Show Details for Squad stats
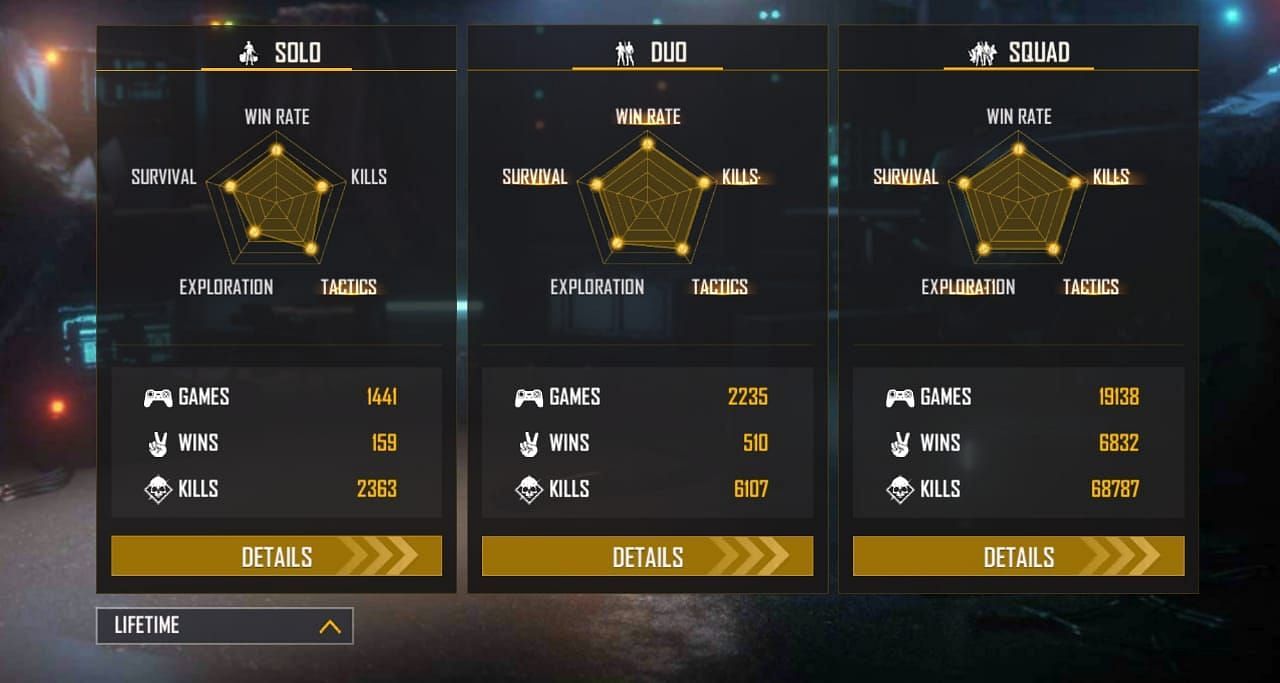Screen dimensions: 1280x683 [1018, 556]
